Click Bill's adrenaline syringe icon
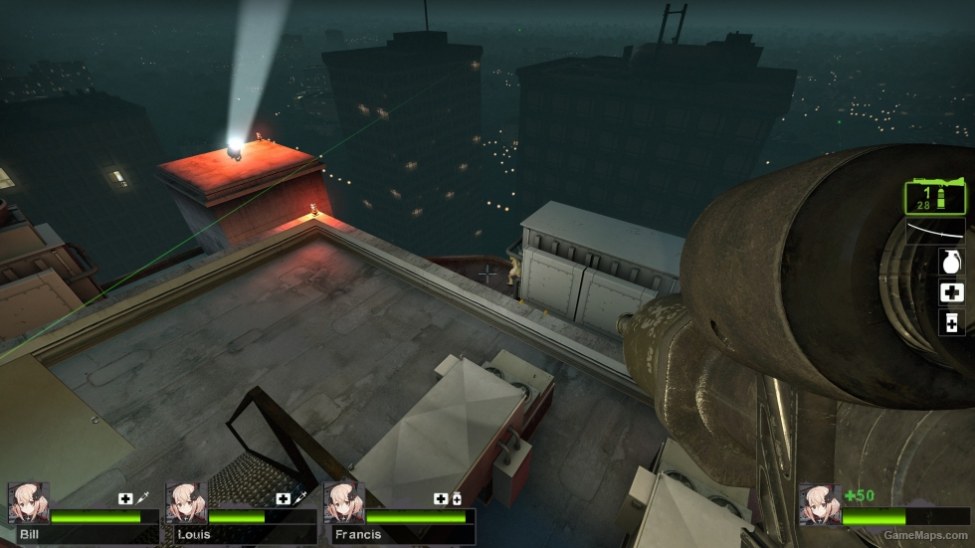This screenshot has height=548, width=975. (144, 498)
